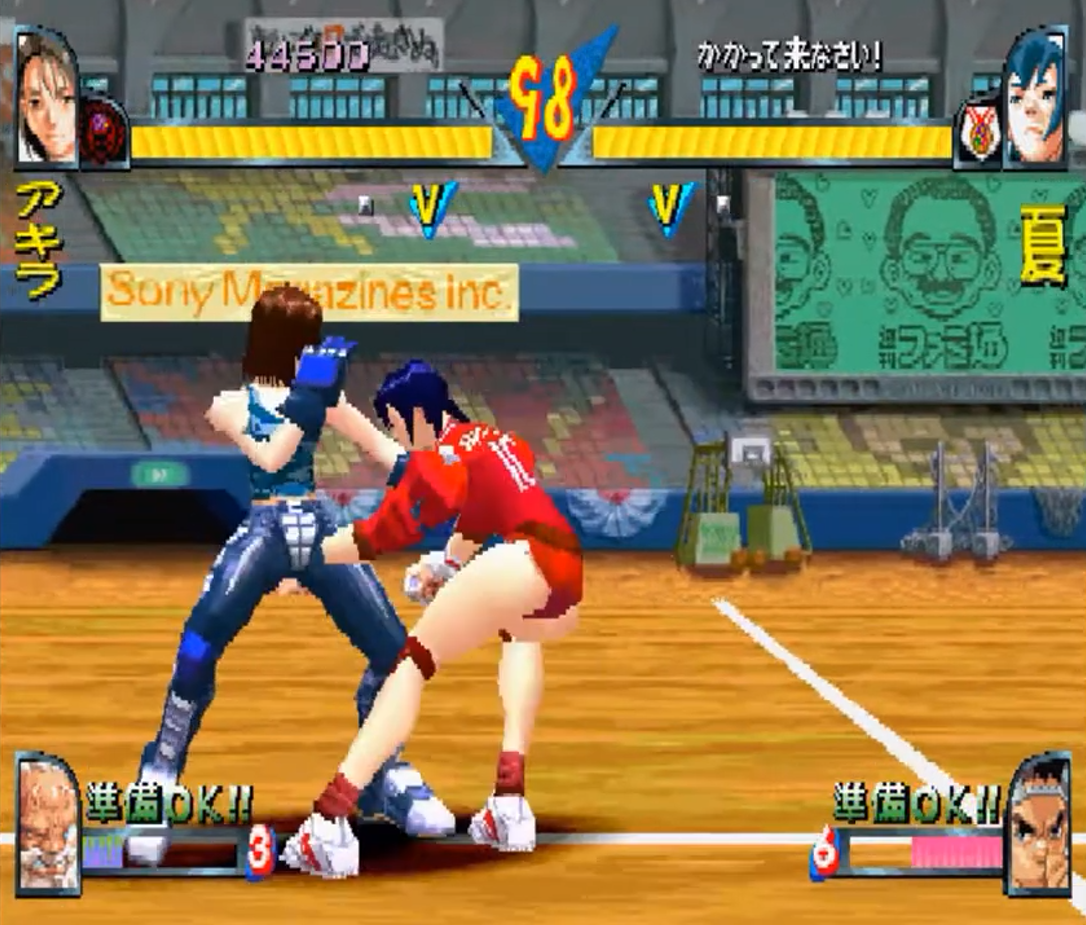Click Akira's portrait in the top-left corner
The image size is (1086, 925).
(46, 98)
